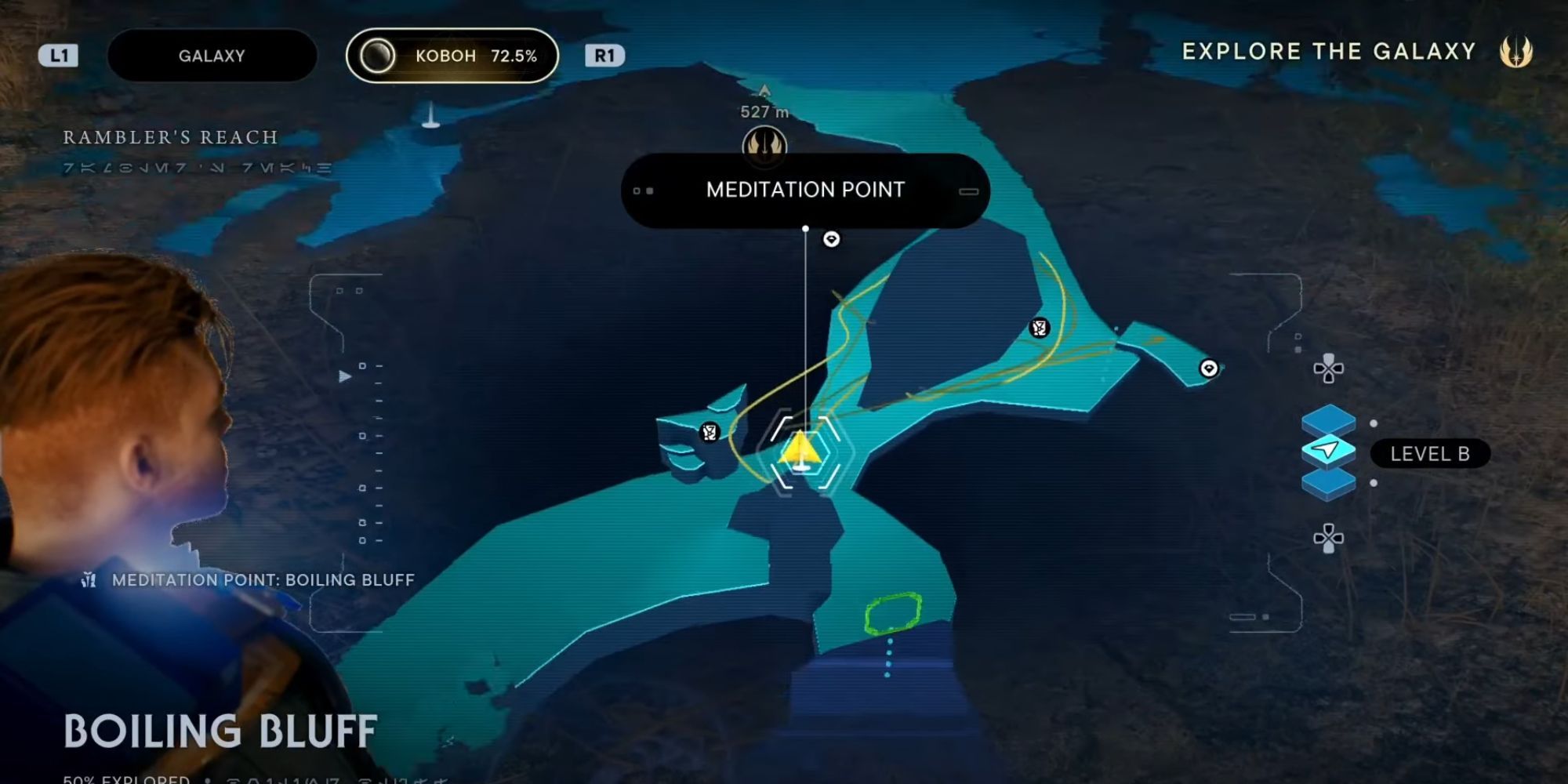Select the Koboh 72.5% planet tab

pyautogui.click(x=452, y=56)
